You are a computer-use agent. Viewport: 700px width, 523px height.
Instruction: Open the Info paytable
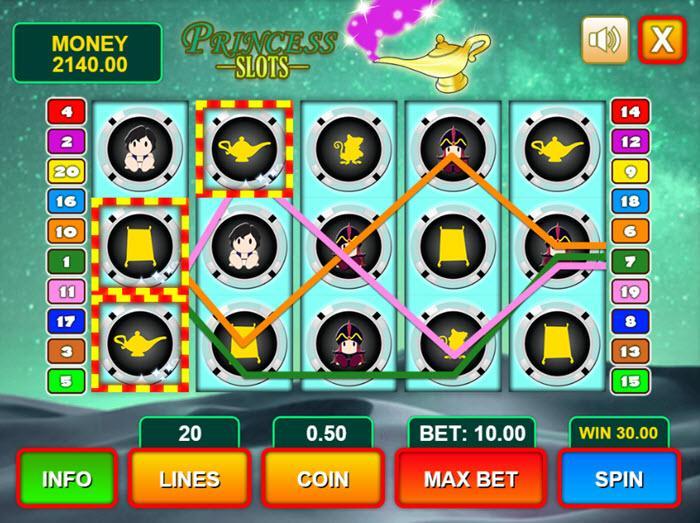(x=66, y=479)
